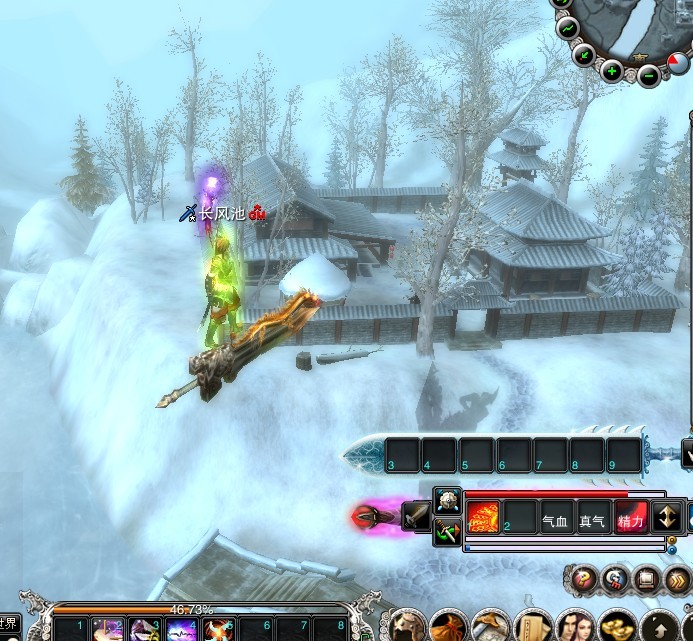This screenshot has width=693, height=641.
Task: Click the minimap zoom-in plus button
Action: click(x=612, y=70)
